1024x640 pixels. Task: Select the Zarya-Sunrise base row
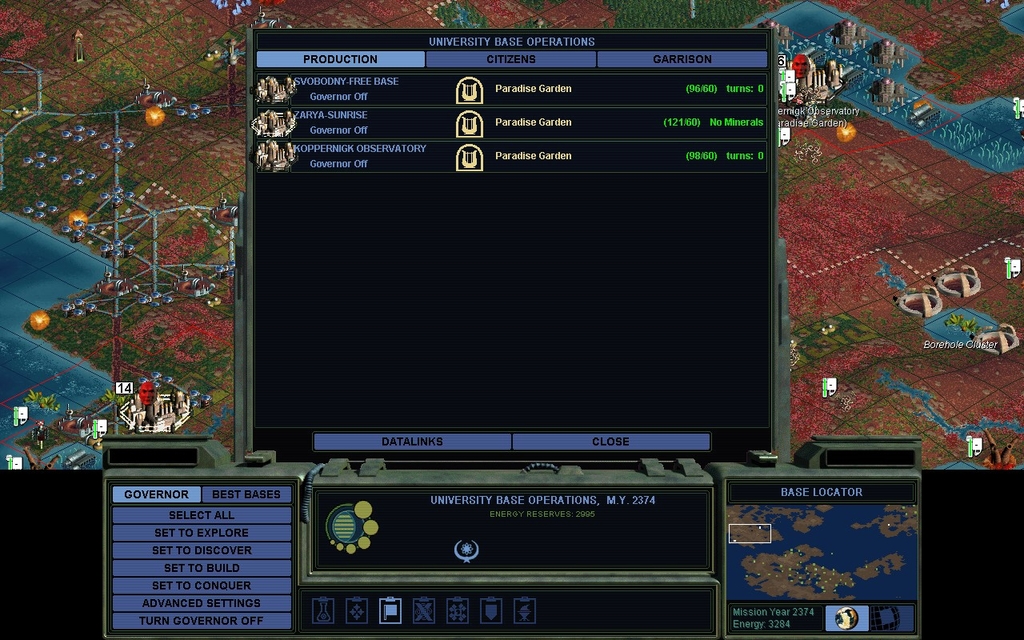click(x=511, y=123)
